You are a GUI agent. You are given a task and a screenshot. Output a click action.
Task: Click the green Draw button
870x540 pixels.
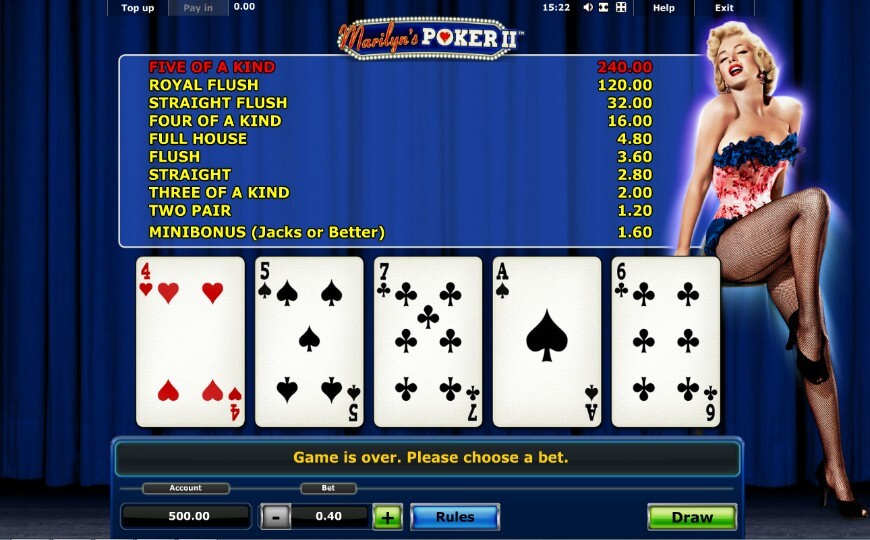coord(692,517)
